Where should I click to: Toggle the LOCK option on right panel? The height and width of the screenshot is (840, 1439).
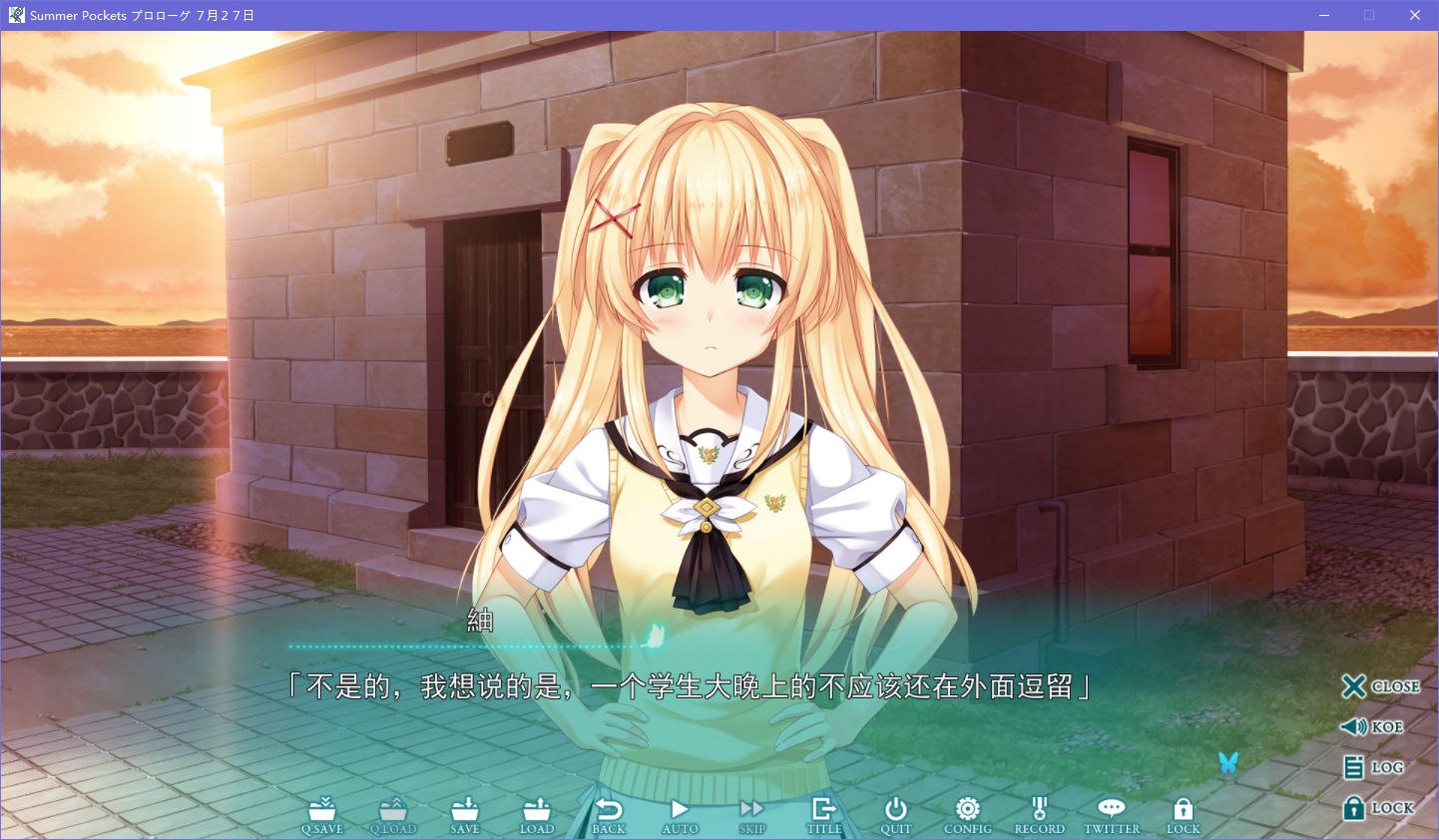pos(1377,807)
